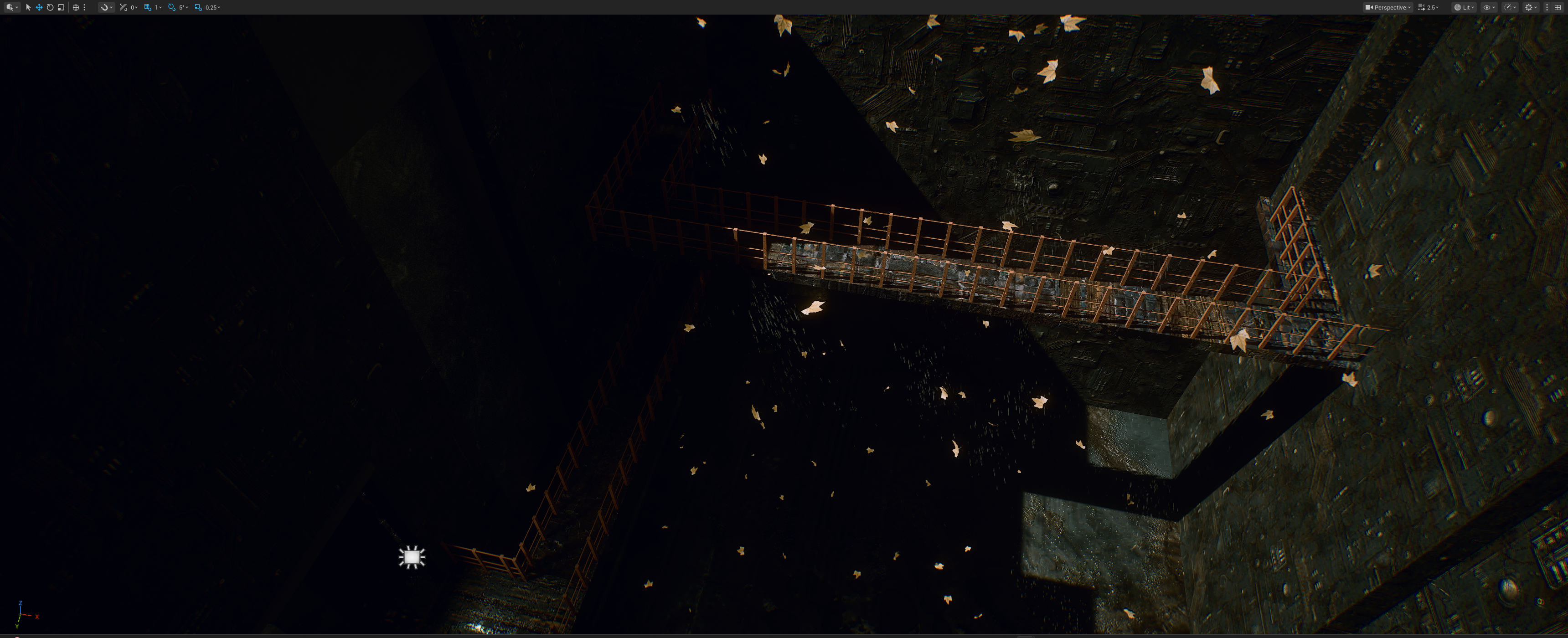Open the grid snap size dropdown showing 1
This screenshot has height=638, width=1568.
(158, 7)
